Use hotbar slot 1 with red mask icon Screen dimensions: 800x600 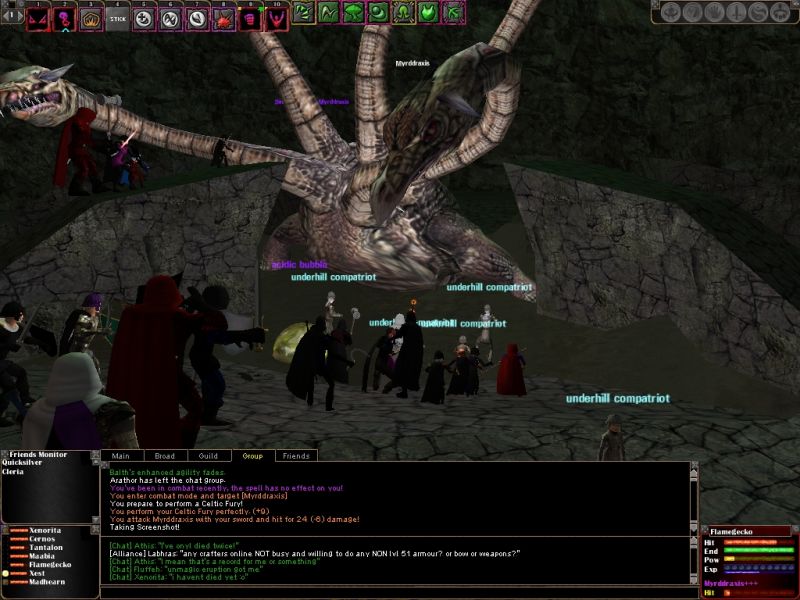[x=37, y=17]
